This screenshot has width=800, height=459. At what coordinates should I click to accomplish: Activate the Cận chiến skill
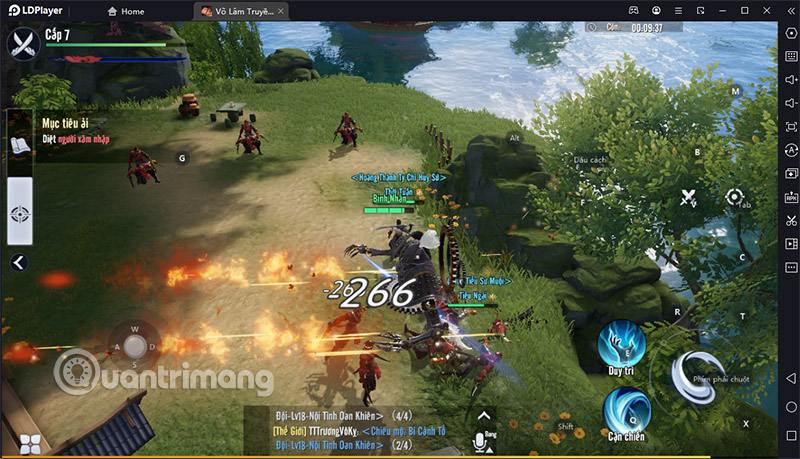pos(625,410)
